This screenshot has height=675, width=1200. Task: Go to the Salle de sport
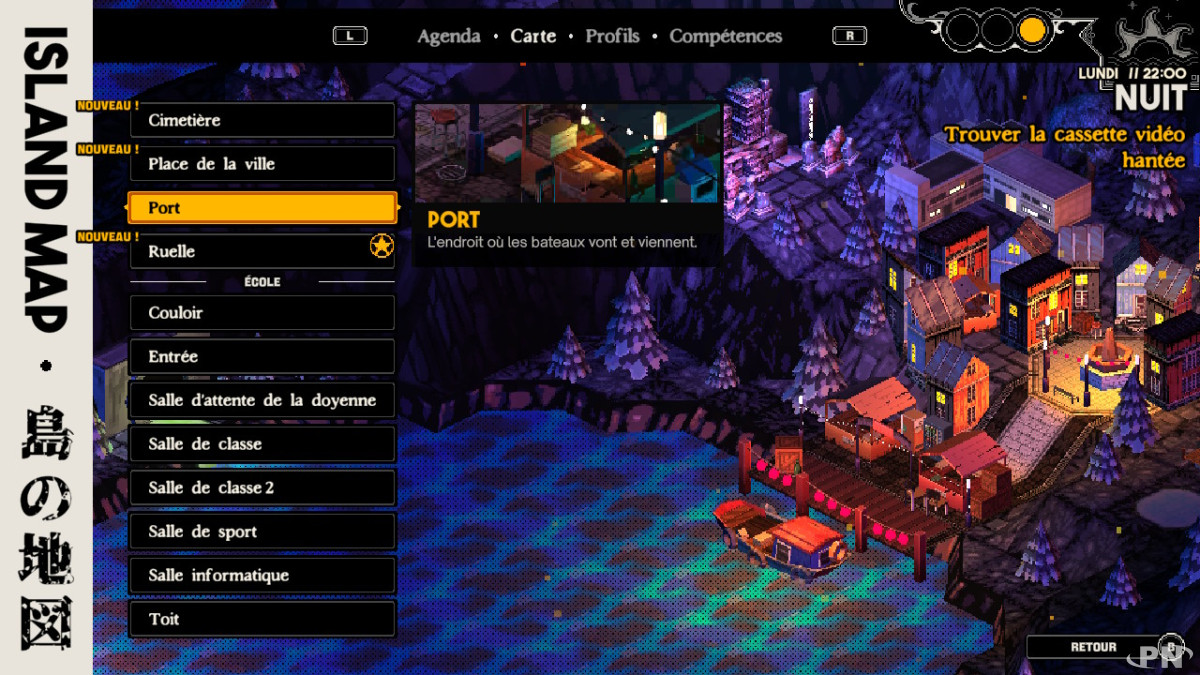coord(262,532)
